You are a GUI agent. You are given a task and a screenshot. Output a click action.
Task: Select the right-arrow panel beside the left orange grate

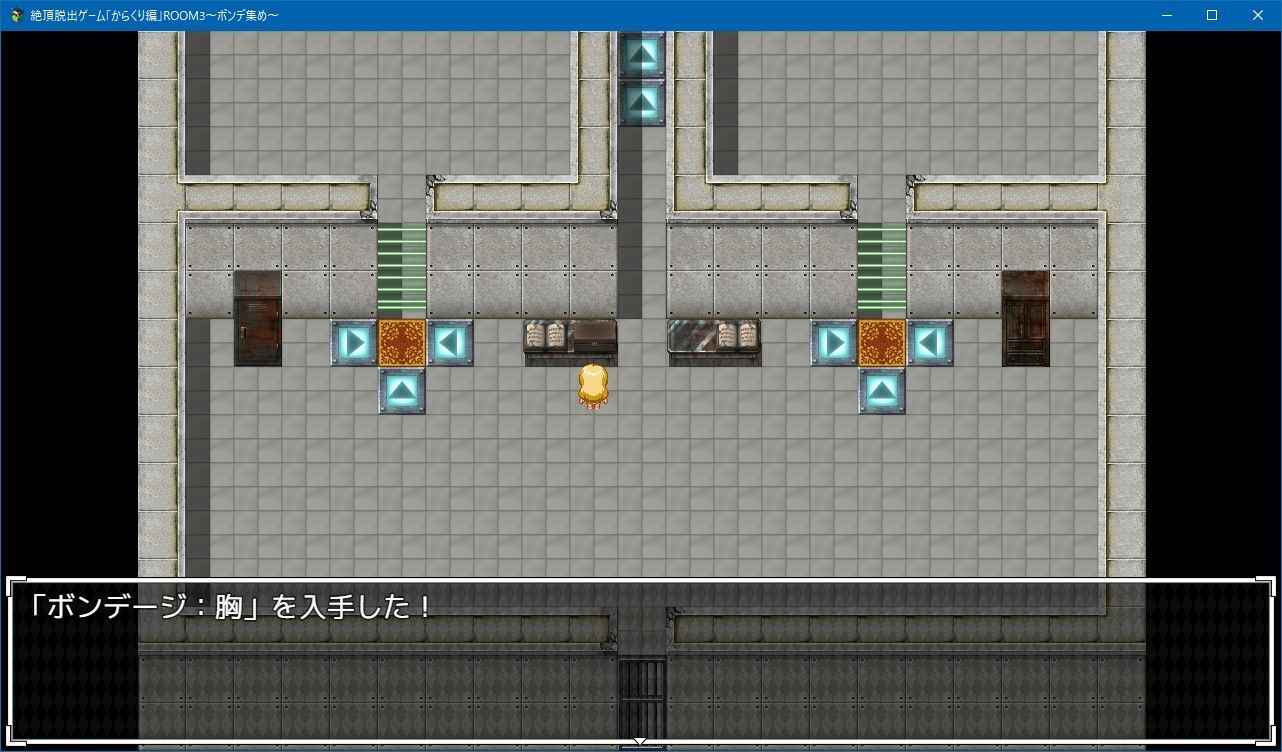tap(352, 340)
